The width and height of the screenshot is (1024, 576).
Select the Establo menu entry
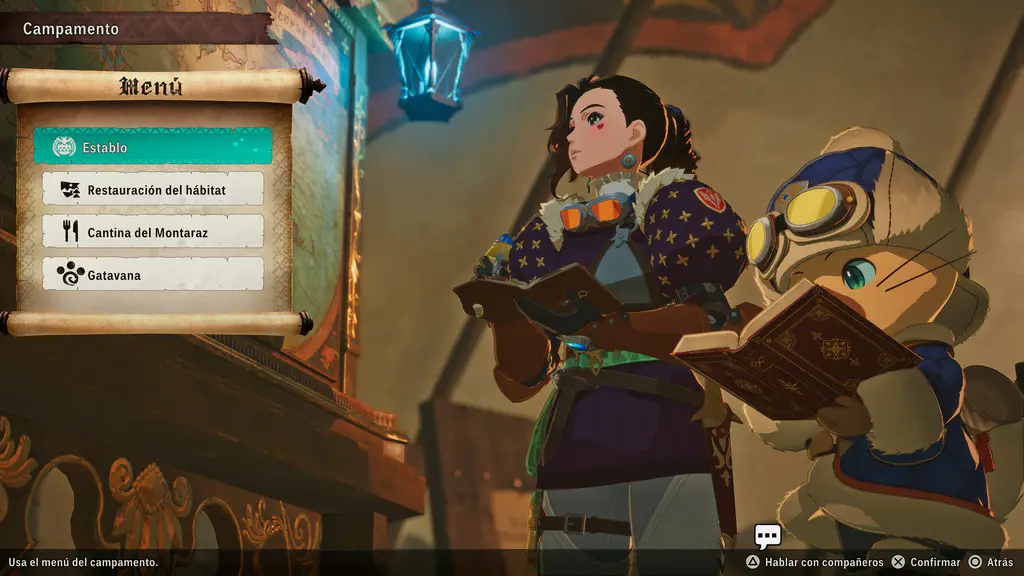pos(152,147)
